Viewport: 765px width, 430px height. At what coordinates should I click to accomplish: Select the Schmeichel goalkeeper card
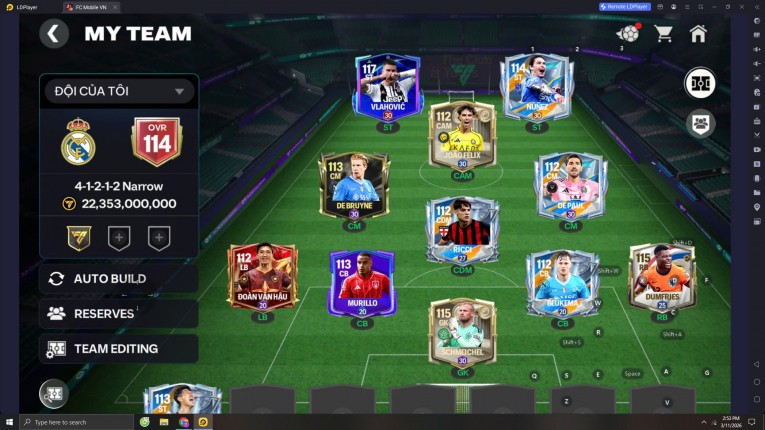pos(461,333)
